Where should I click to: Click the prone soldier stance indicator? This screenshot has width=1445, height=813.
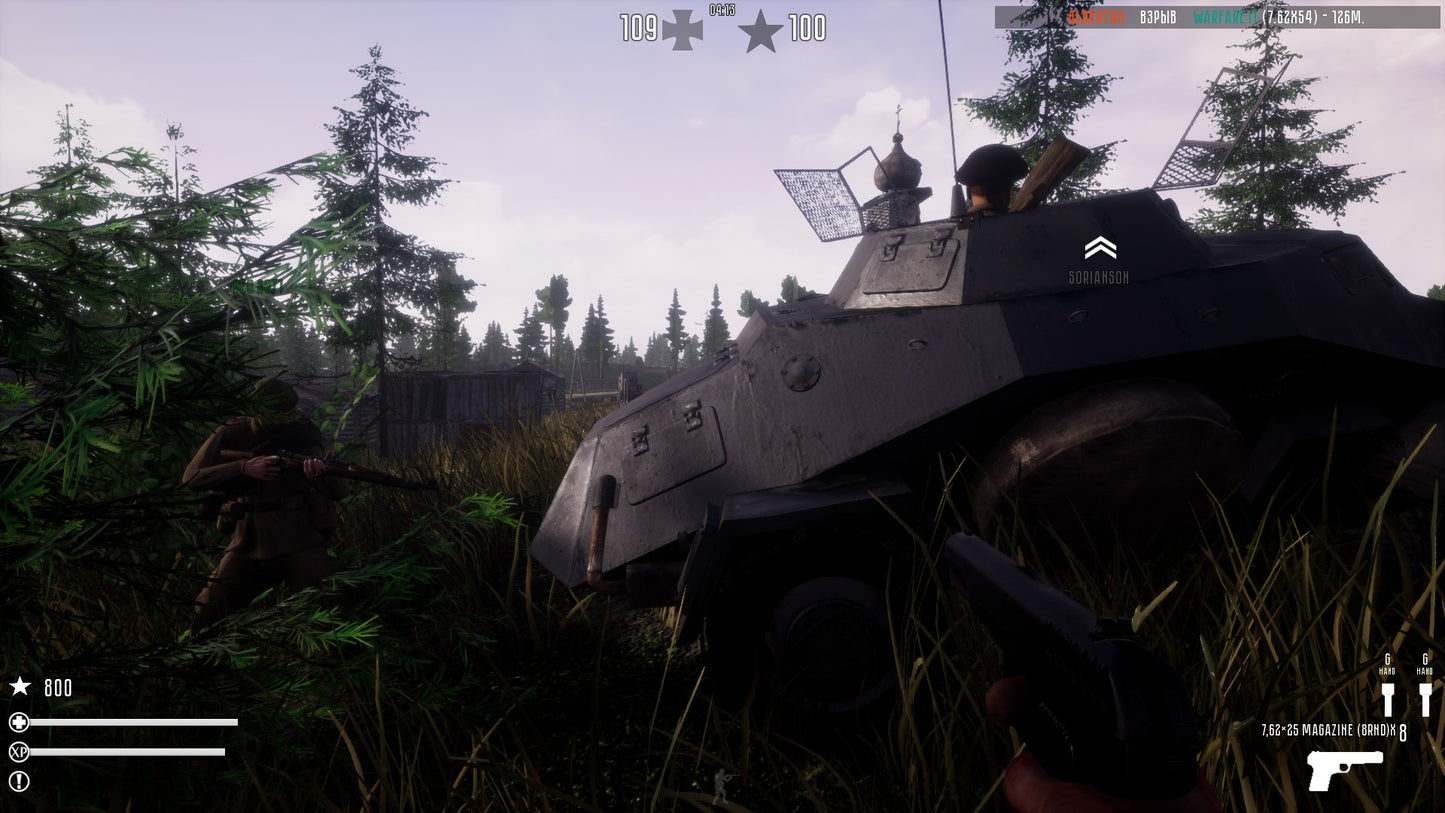[x=722, y=784]
